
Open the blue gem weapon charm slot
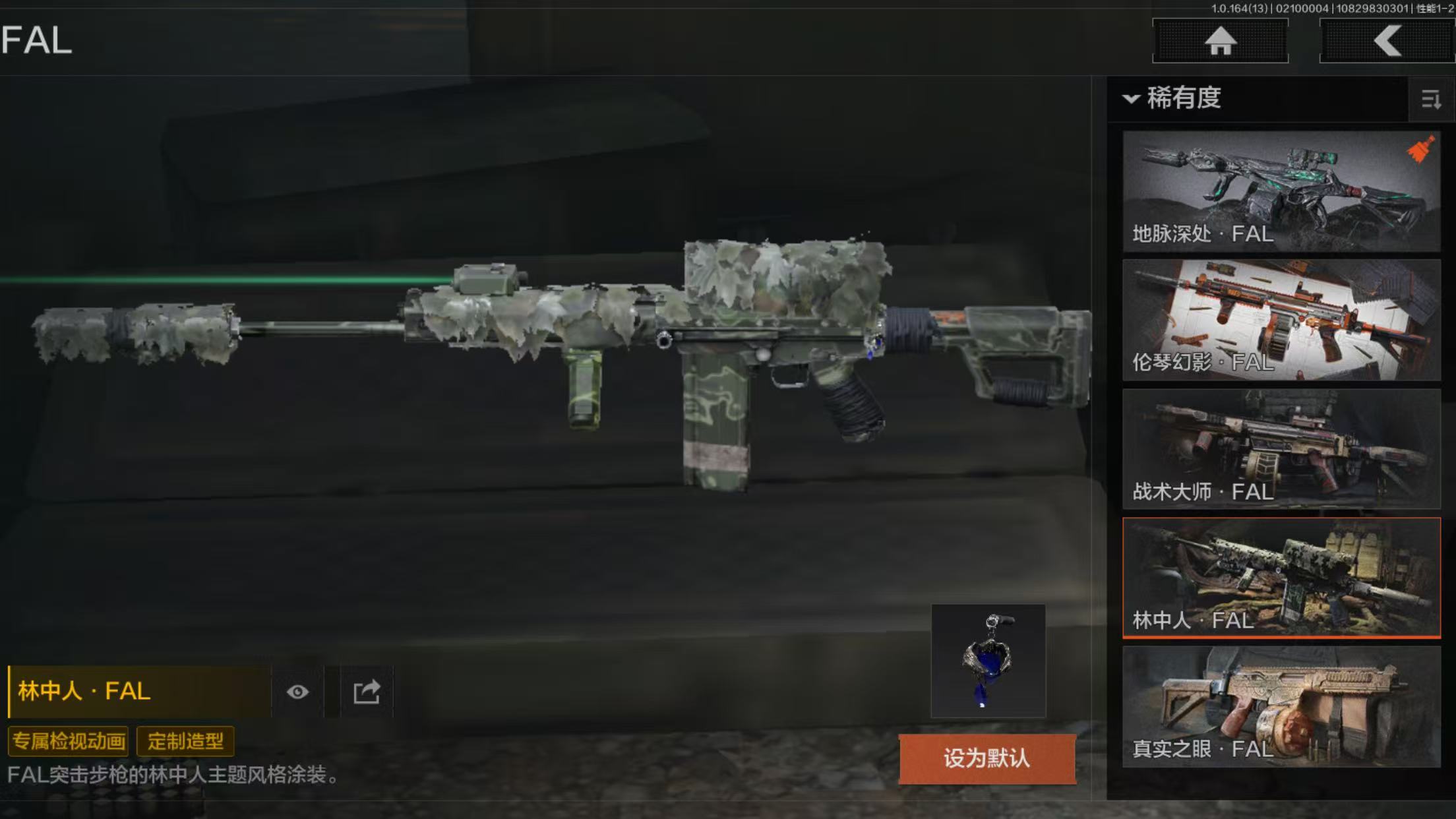[x=988, y=661]
